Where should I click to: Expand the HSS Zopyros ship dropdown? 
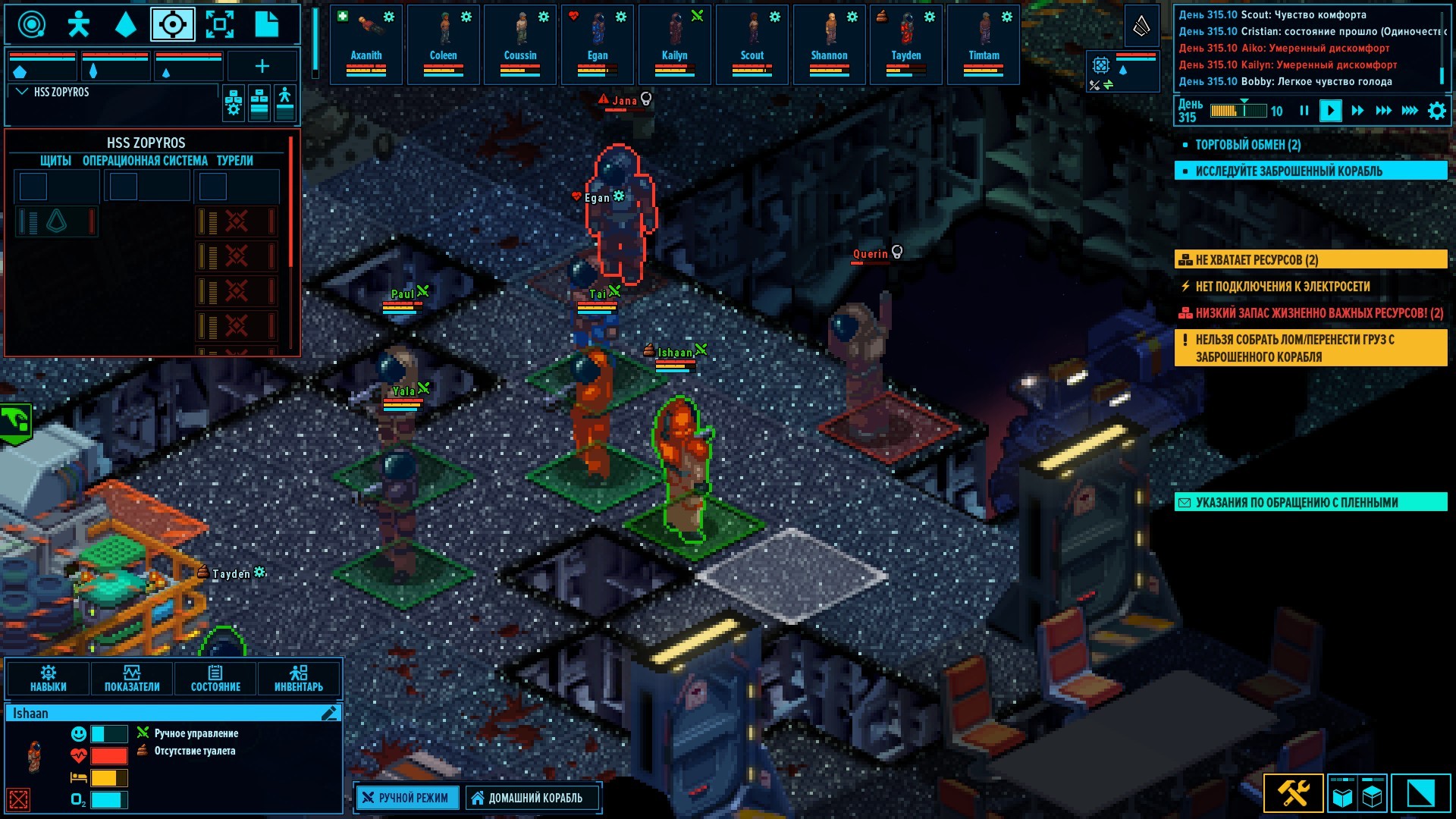(22, 92)
